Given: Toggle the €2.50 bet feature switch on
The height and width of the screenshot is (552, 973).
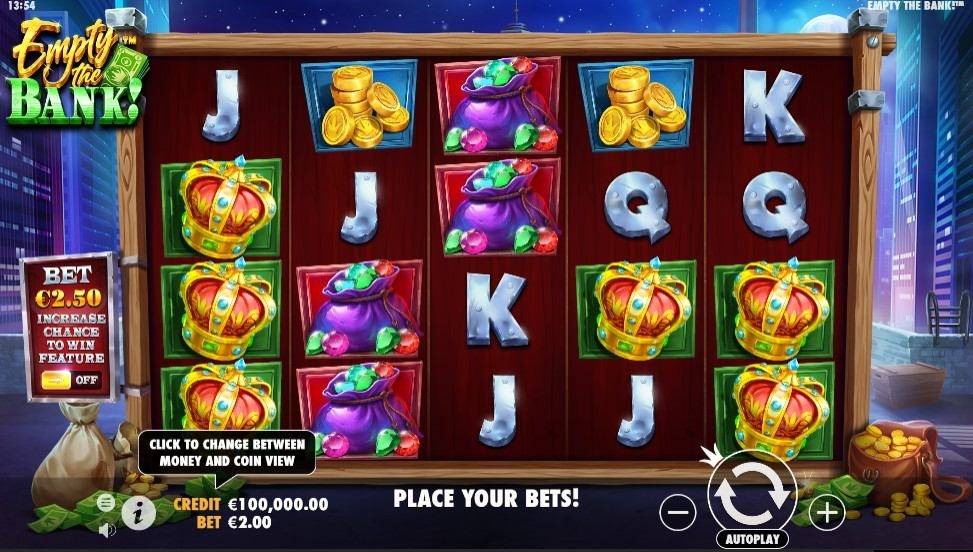Looking at the screenshot, I should coord(69,380).
